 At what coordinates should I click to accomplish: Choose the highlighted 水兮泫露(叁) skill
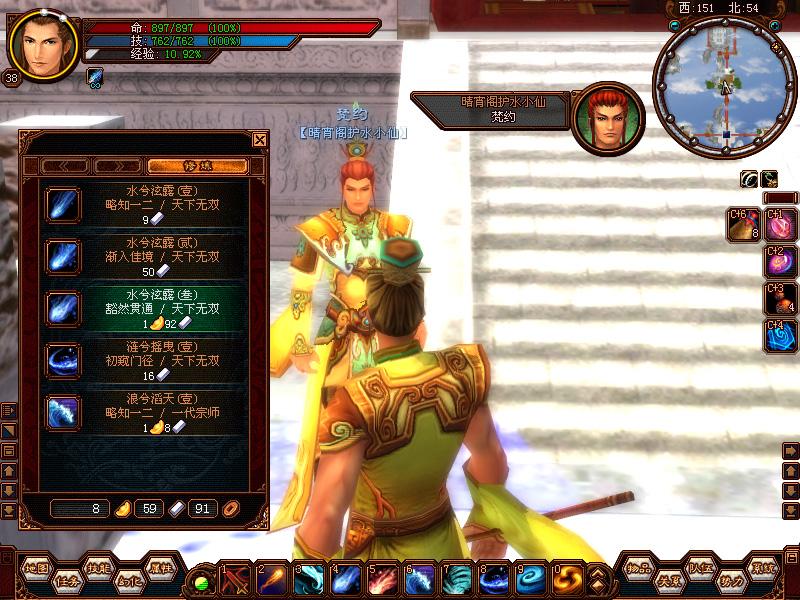click(145, 308)
